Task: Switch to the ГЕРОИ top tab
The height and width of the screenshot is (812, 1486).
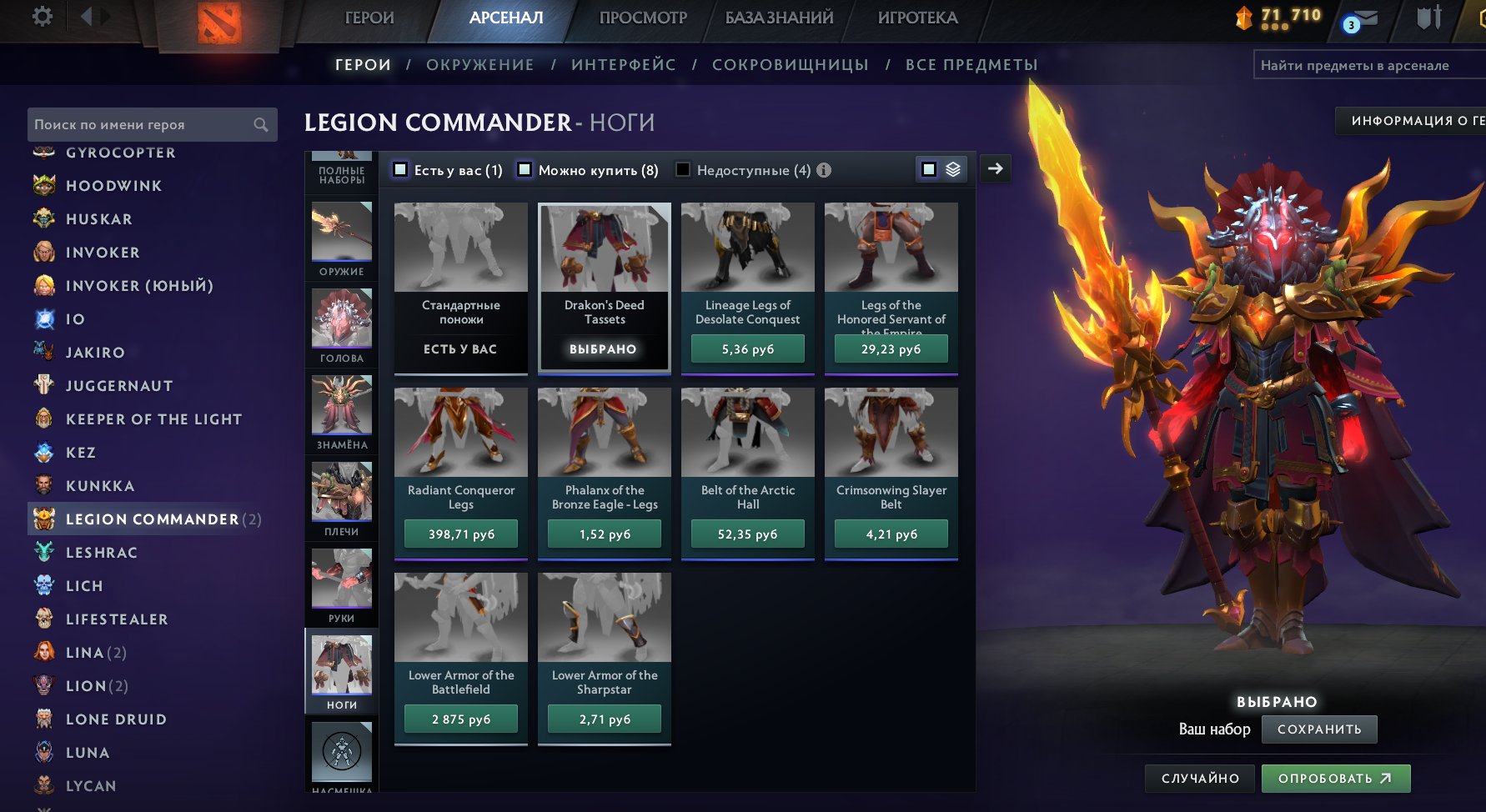Action: point(369,18)
